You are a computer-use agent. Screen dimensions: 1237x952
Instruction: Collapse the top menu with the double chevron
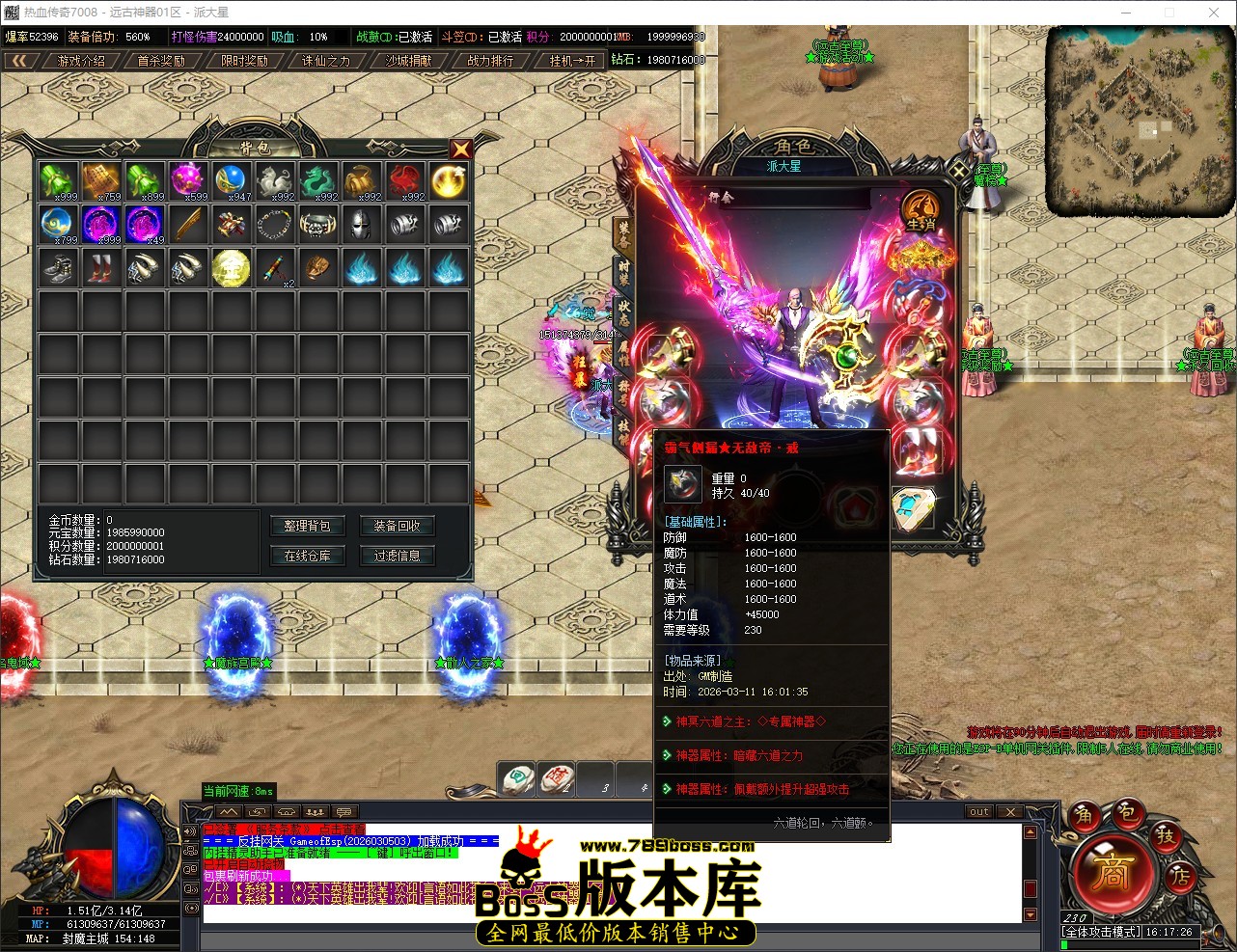pyautogui.click(x=21, y=60)
